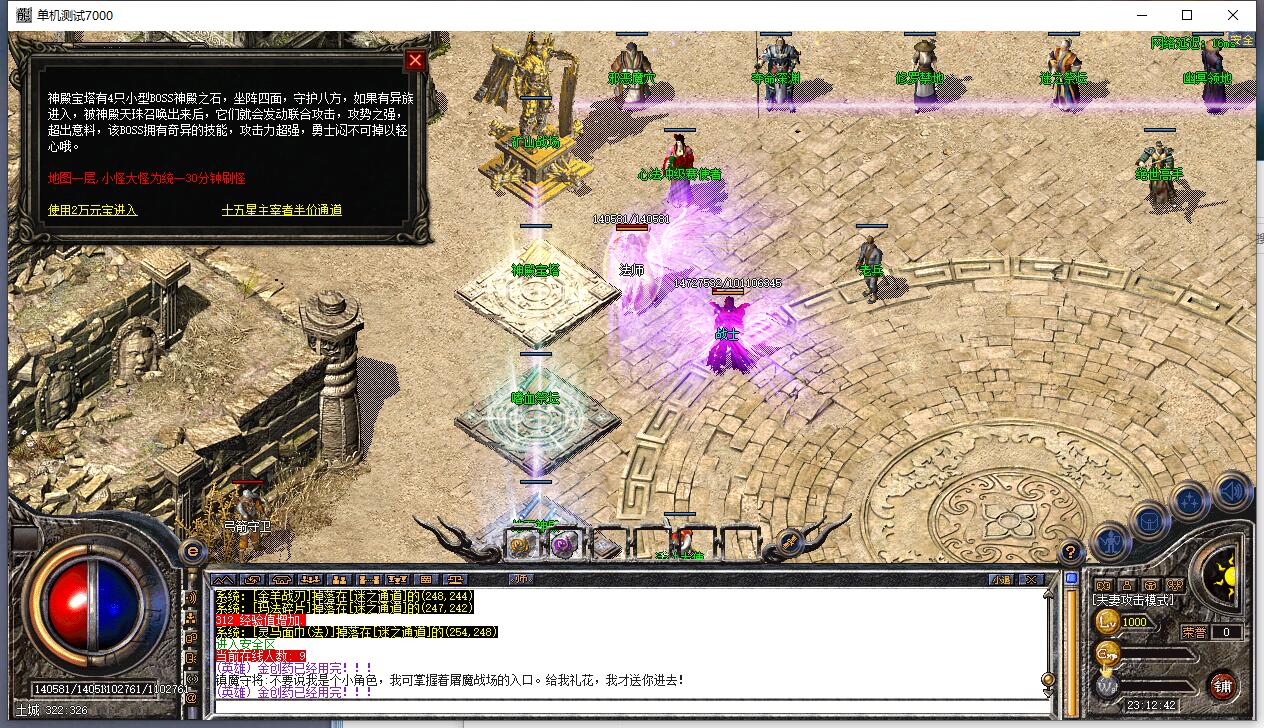Click the round 'e' button left of chat
The height and width of the screenshot is (728, 1264).
click(193, 550)
